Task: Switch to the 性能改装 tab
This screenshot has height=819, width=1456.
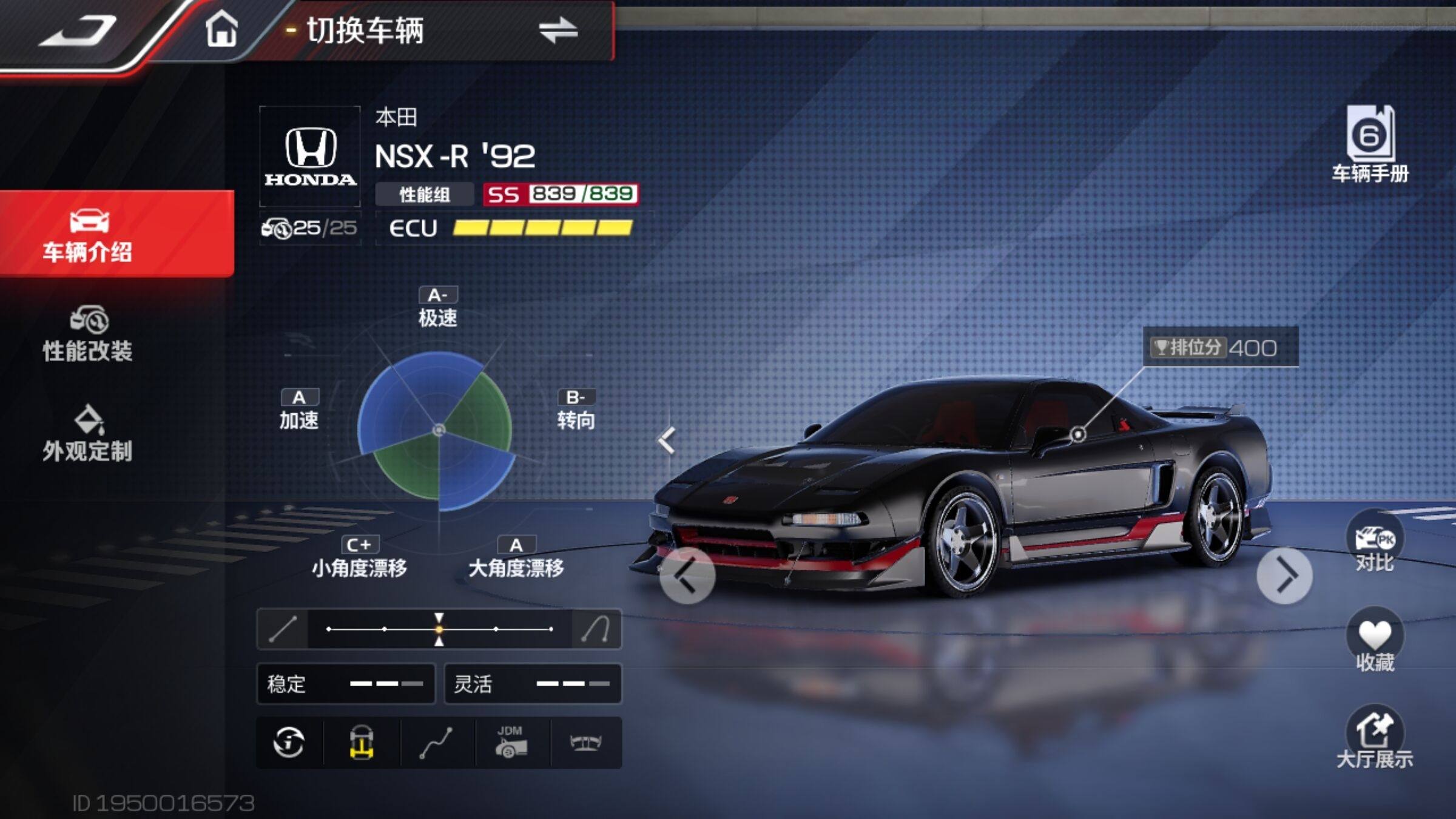Action: [x=88, y=335]
